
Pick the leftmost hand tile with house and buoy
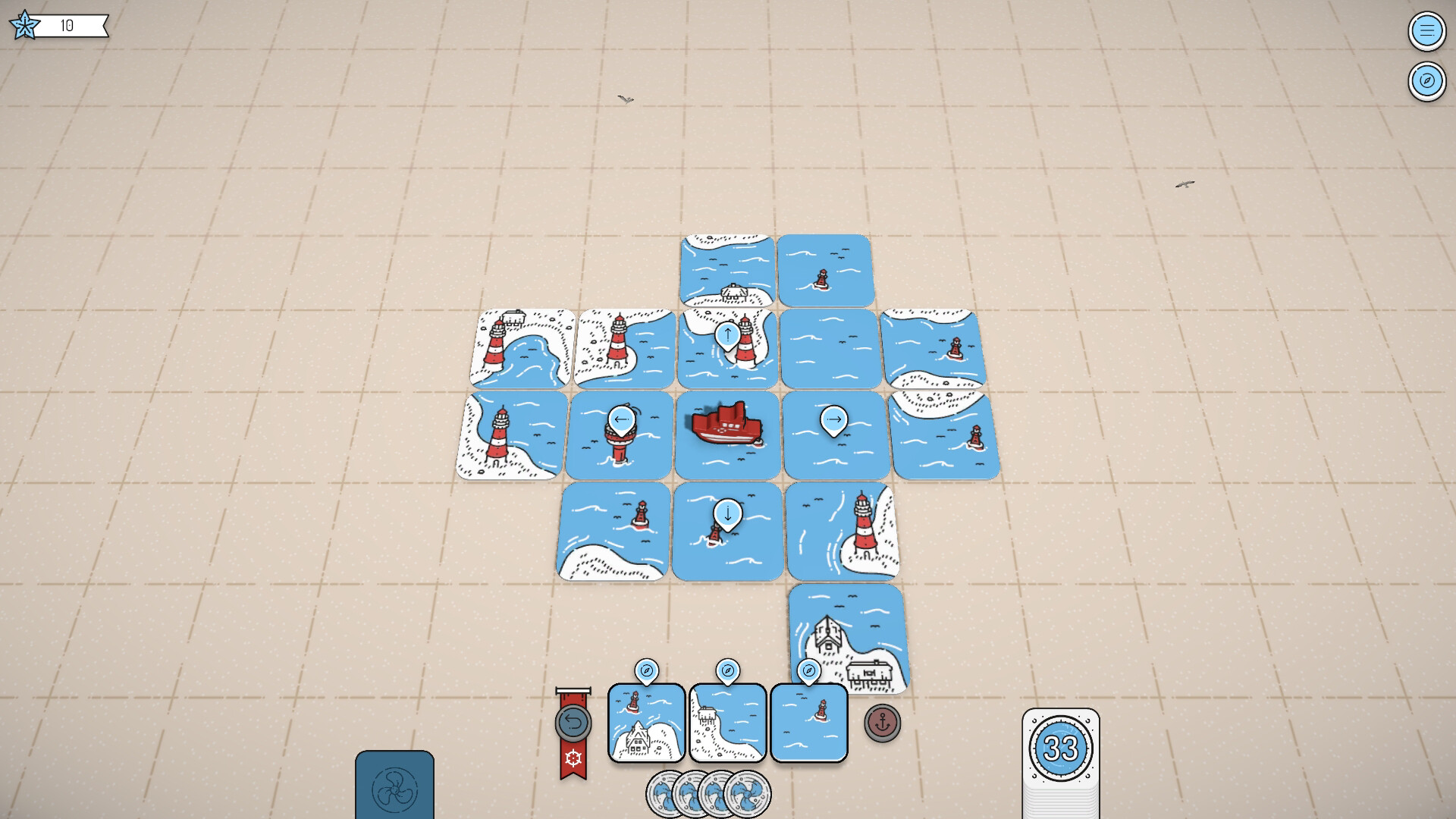tap(645, 721)
